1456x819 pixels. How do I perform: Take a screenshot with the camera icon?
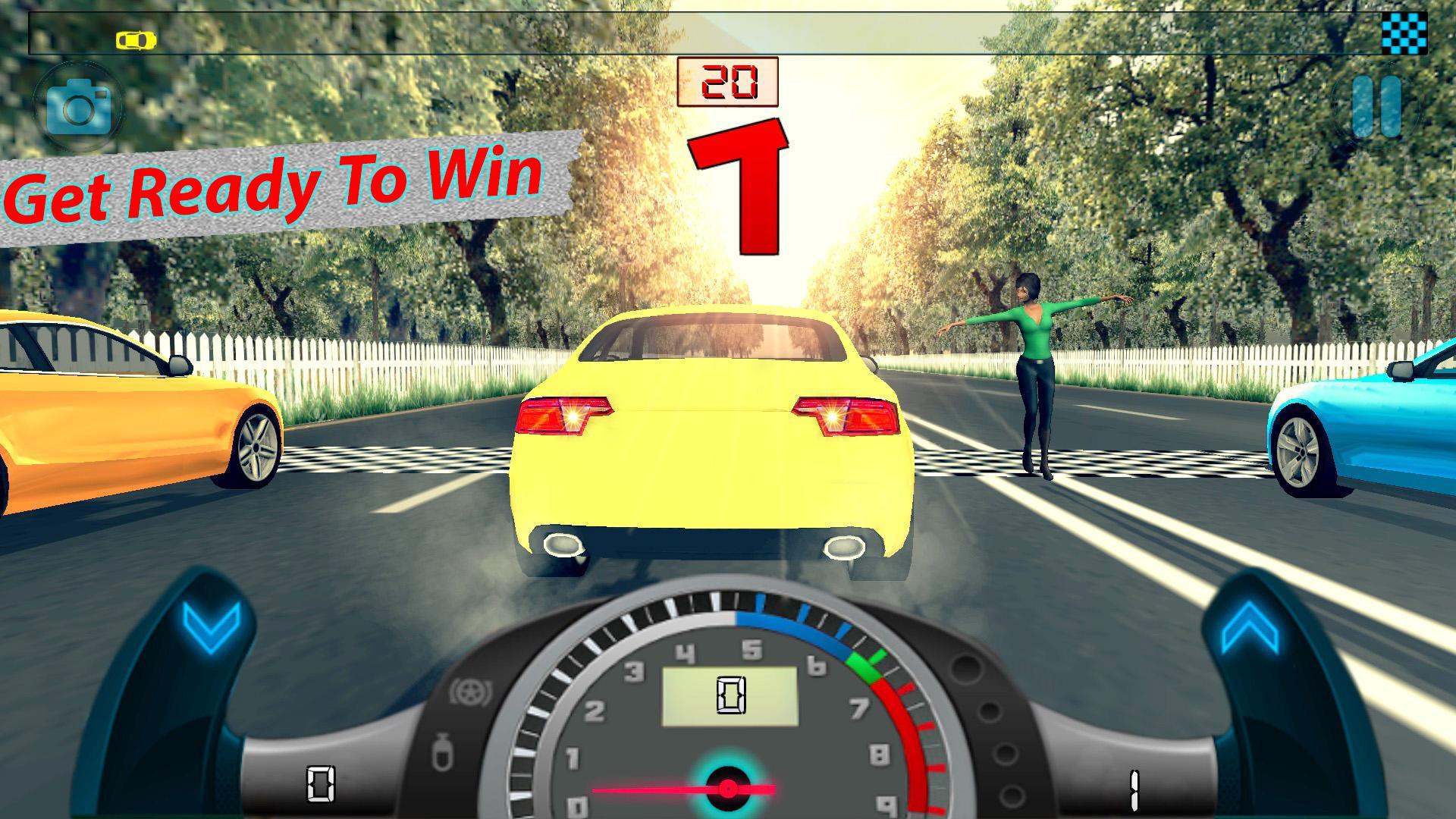80,106
